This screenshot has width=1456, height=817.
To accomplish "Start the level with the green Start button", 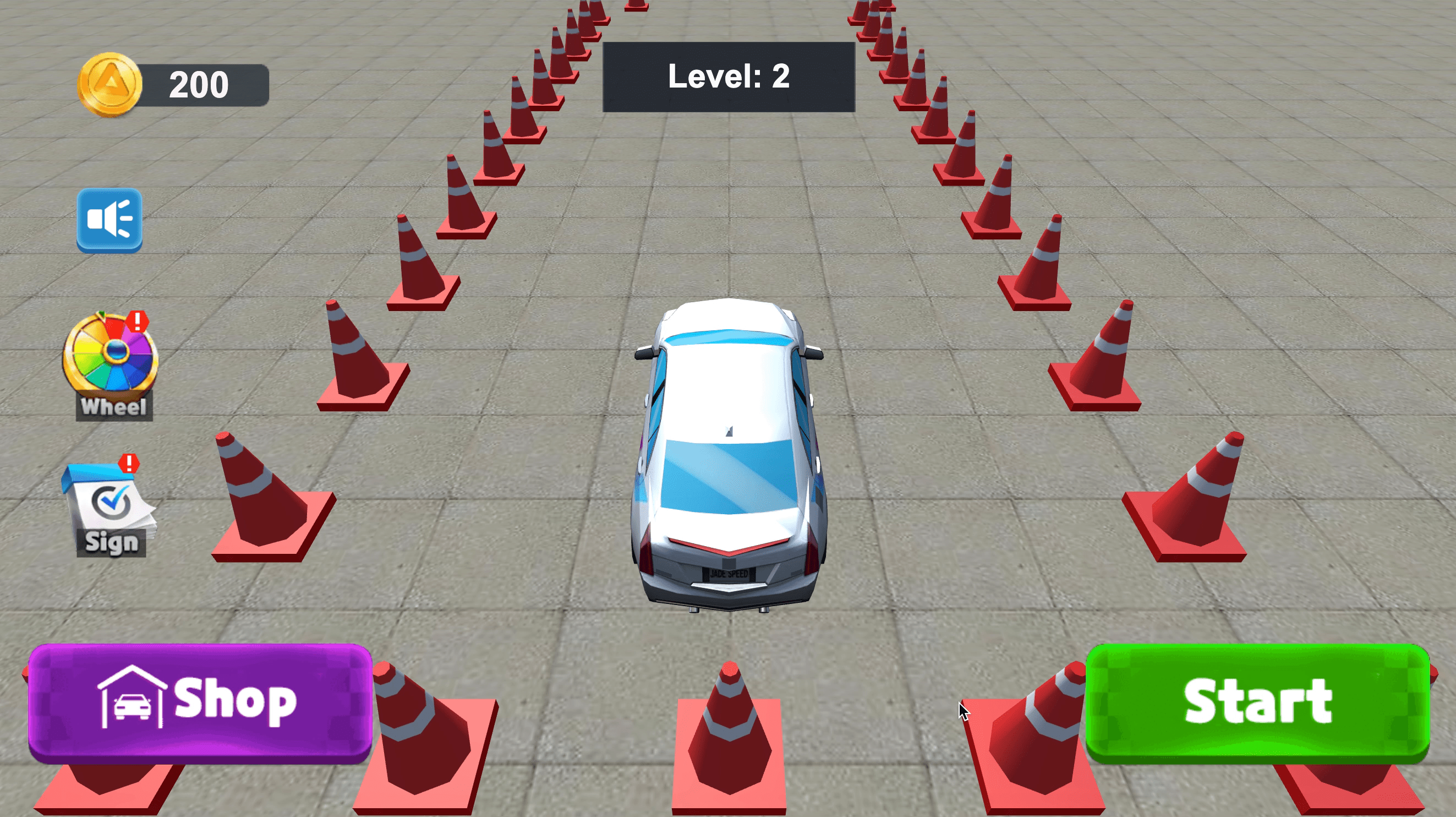I will click(x=1257, y=702).
